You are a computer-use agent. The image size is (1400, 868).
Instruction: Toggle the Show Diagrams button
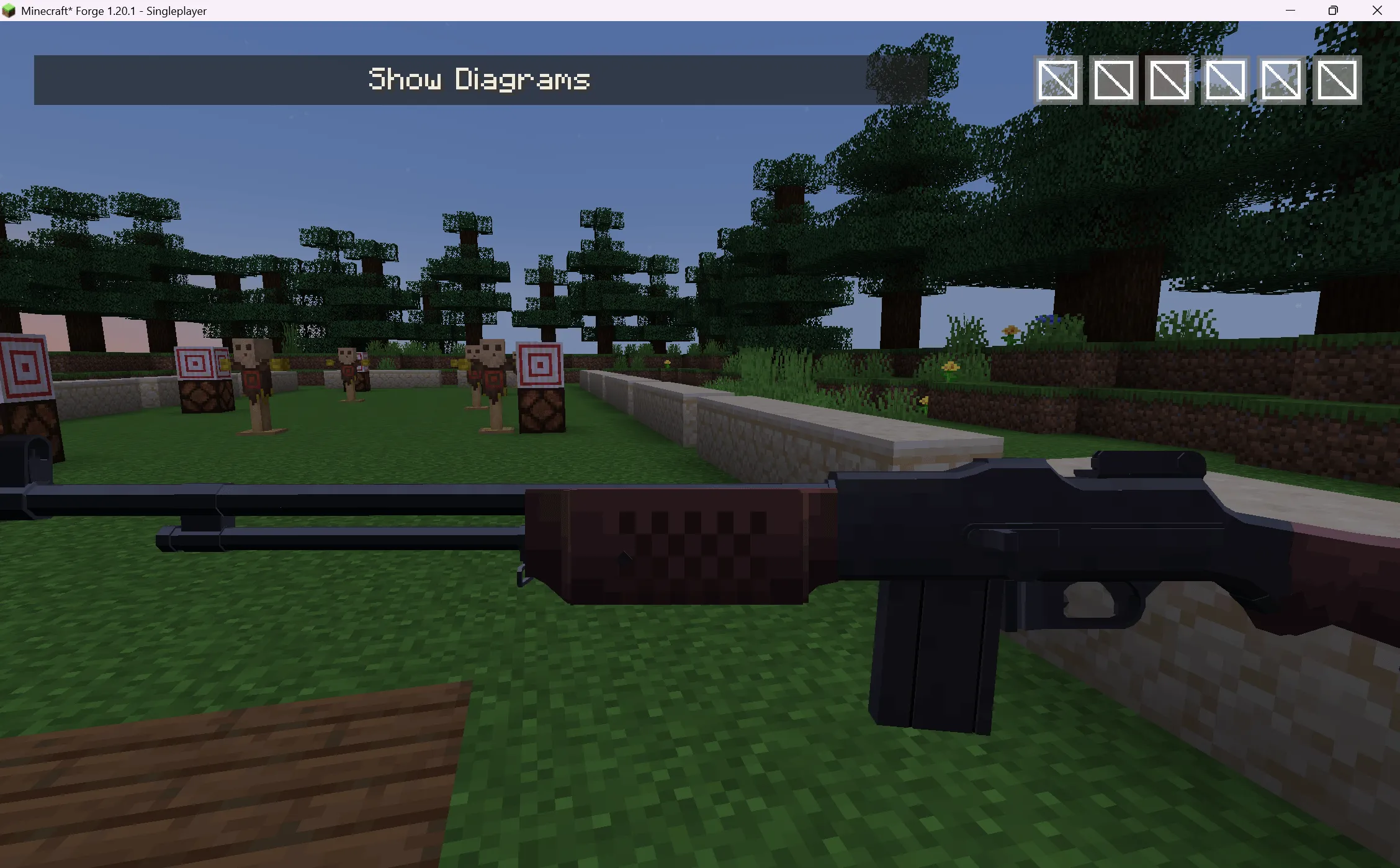[x=479, y=79]
